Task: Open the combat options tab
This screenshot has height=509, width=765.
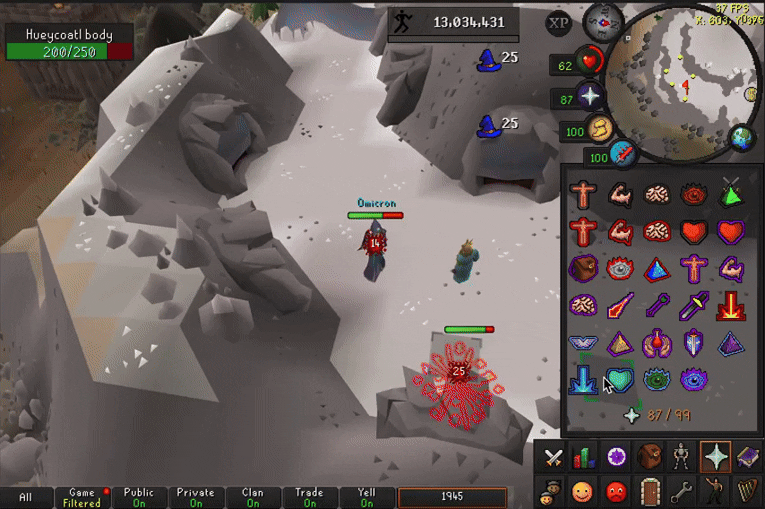Action: coord(551,457)
